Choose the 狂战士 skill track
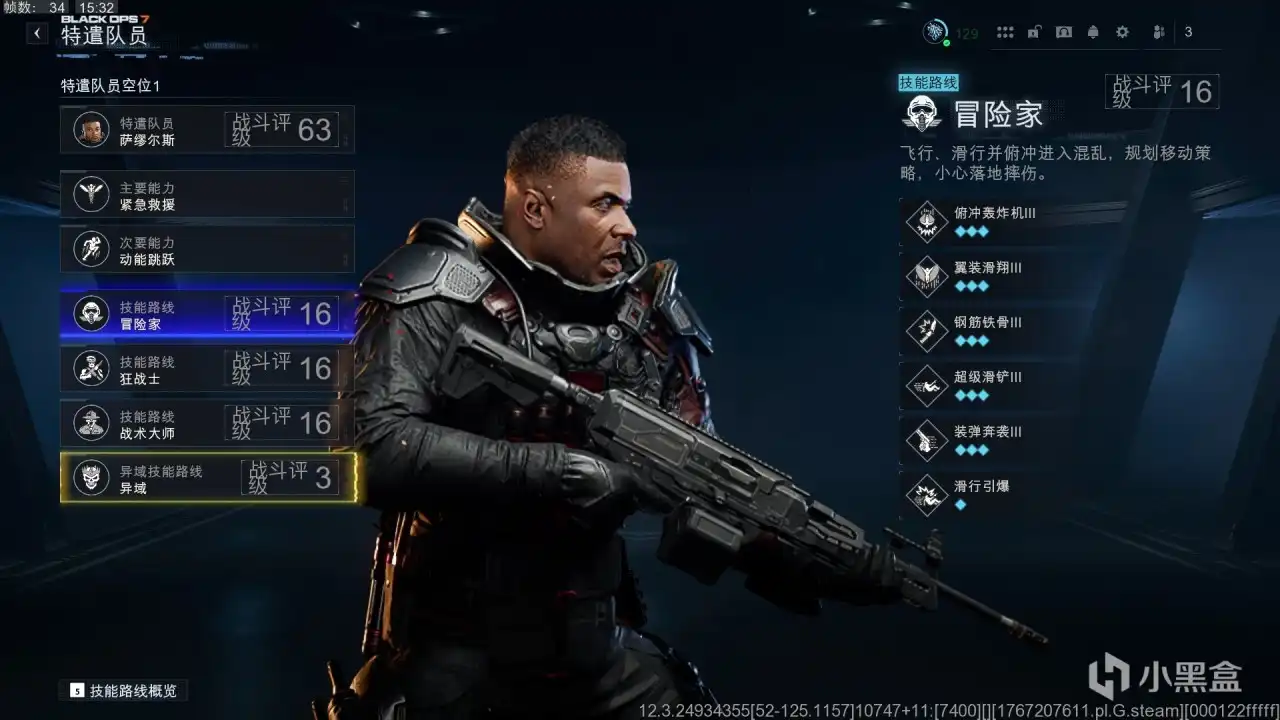The image size is (1280, 720). click(207, 369)
